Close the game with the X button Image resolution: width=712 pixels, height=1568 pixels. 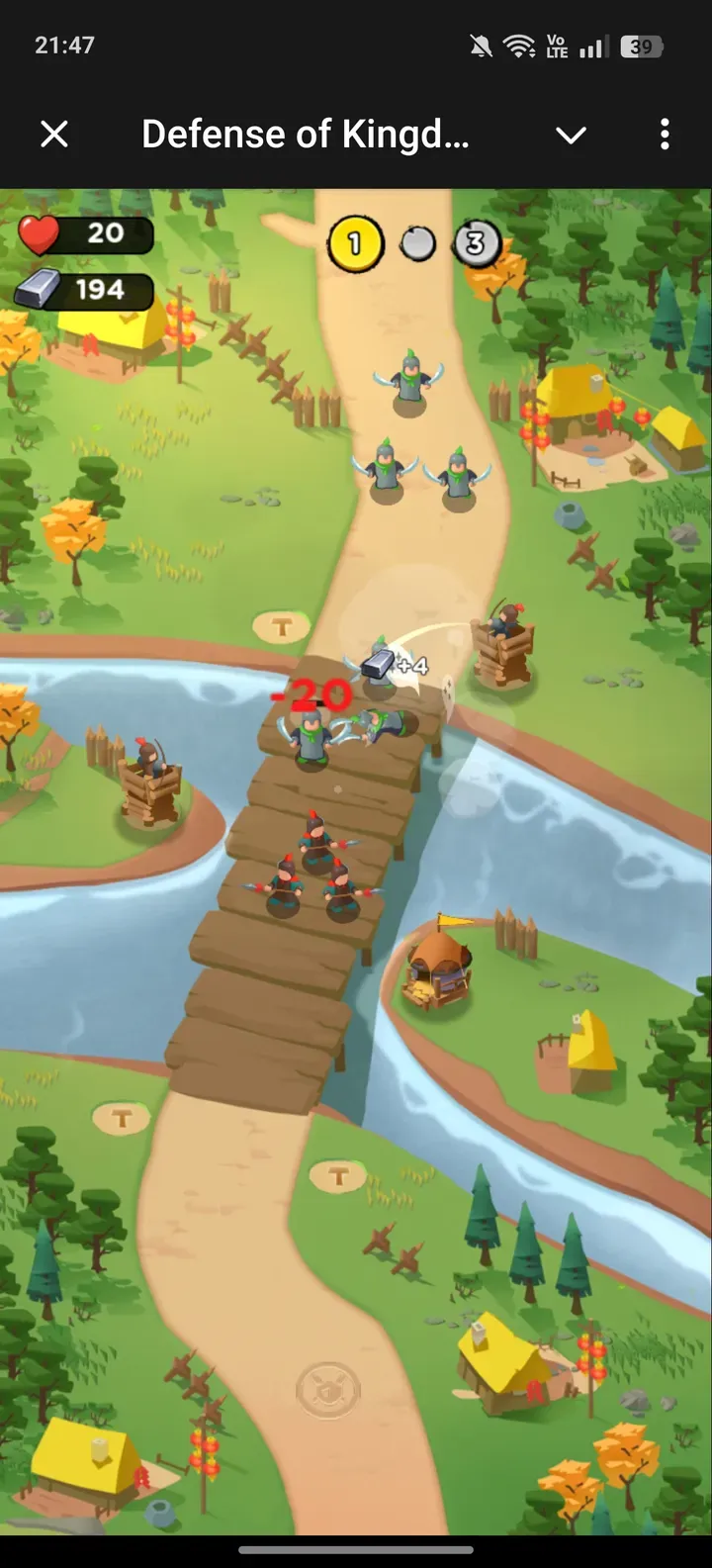[54, 134]
